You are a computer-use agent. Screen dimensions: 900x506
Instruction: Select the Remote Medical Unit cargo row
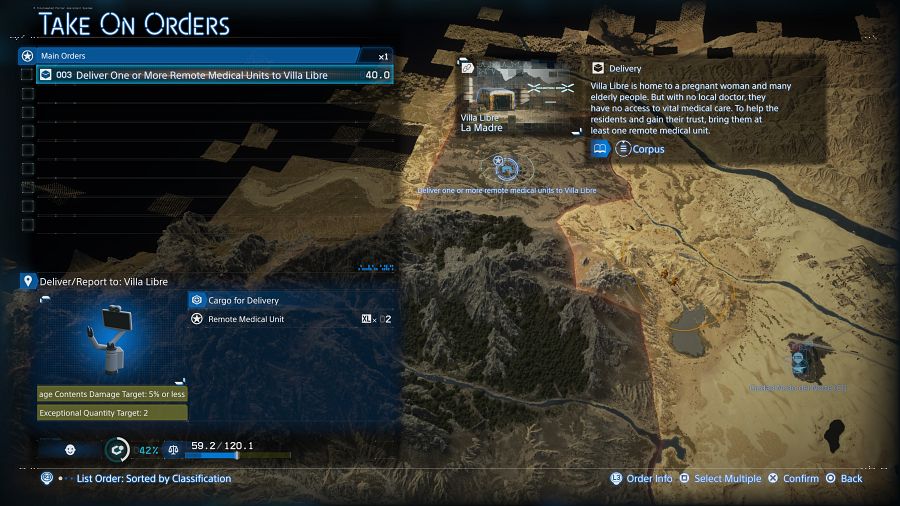(x=290, y=319)
